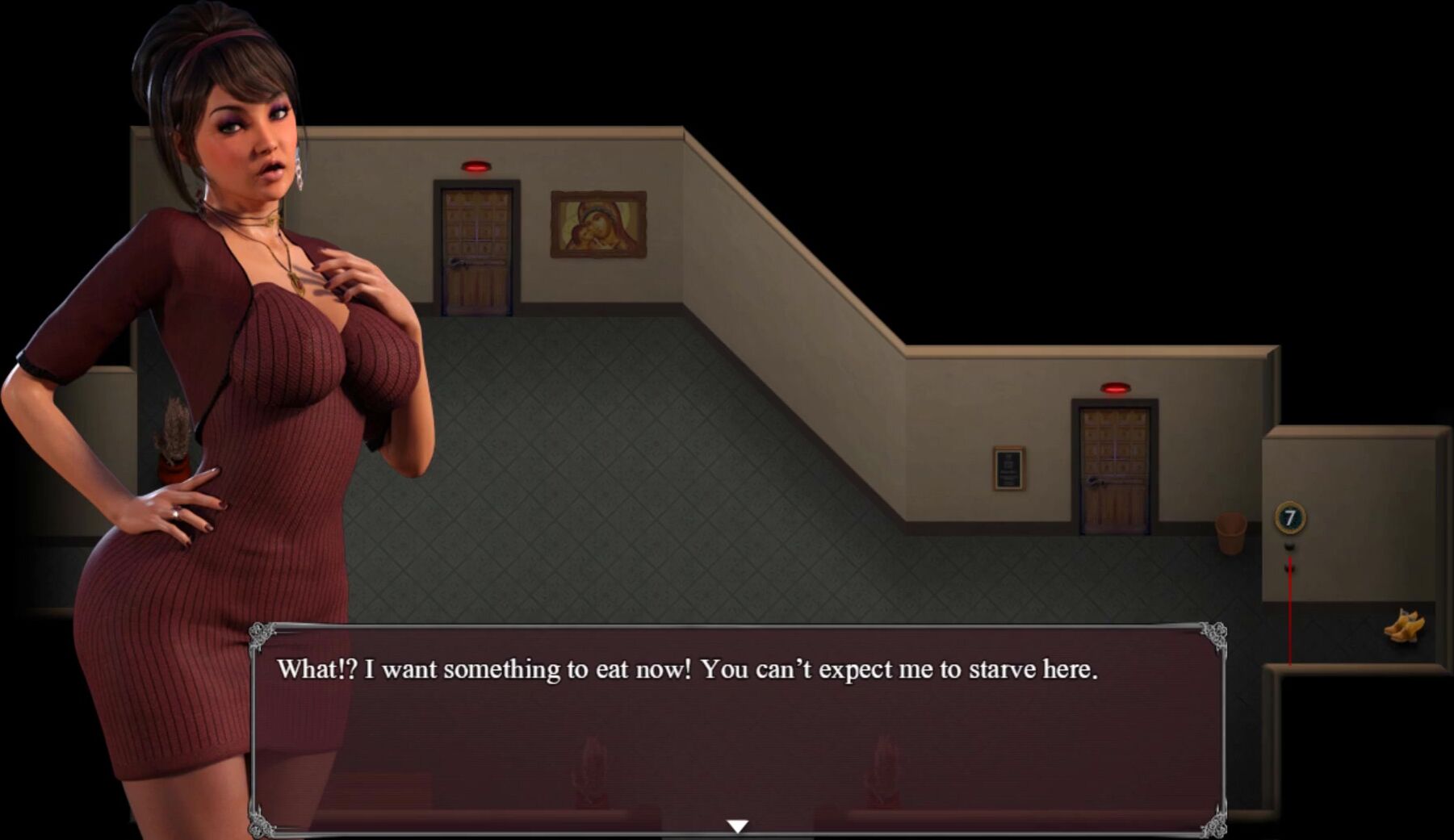Advance dialogue with the white continue arrow

point(737,825)
